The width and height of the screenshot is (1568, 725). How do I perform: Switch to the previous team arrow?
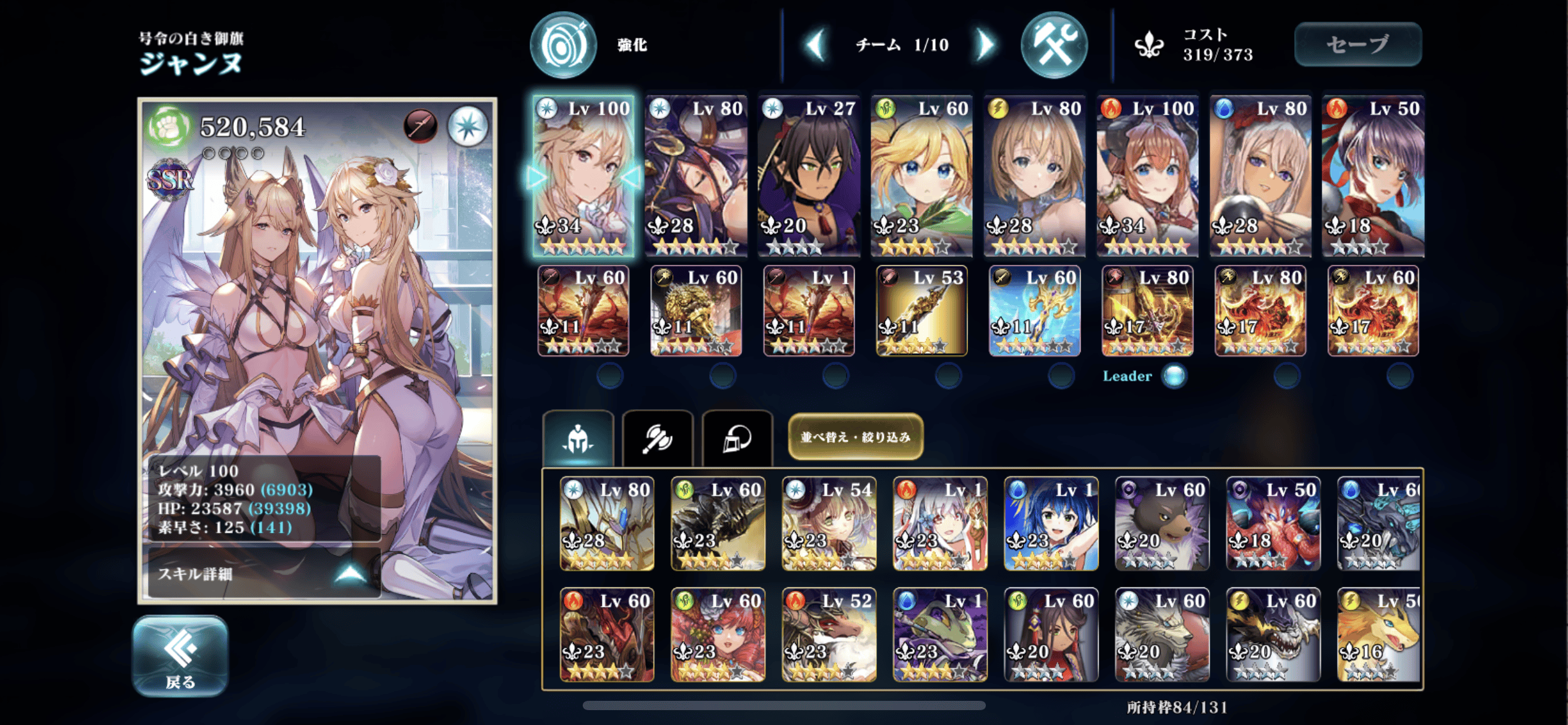[816, 45]
